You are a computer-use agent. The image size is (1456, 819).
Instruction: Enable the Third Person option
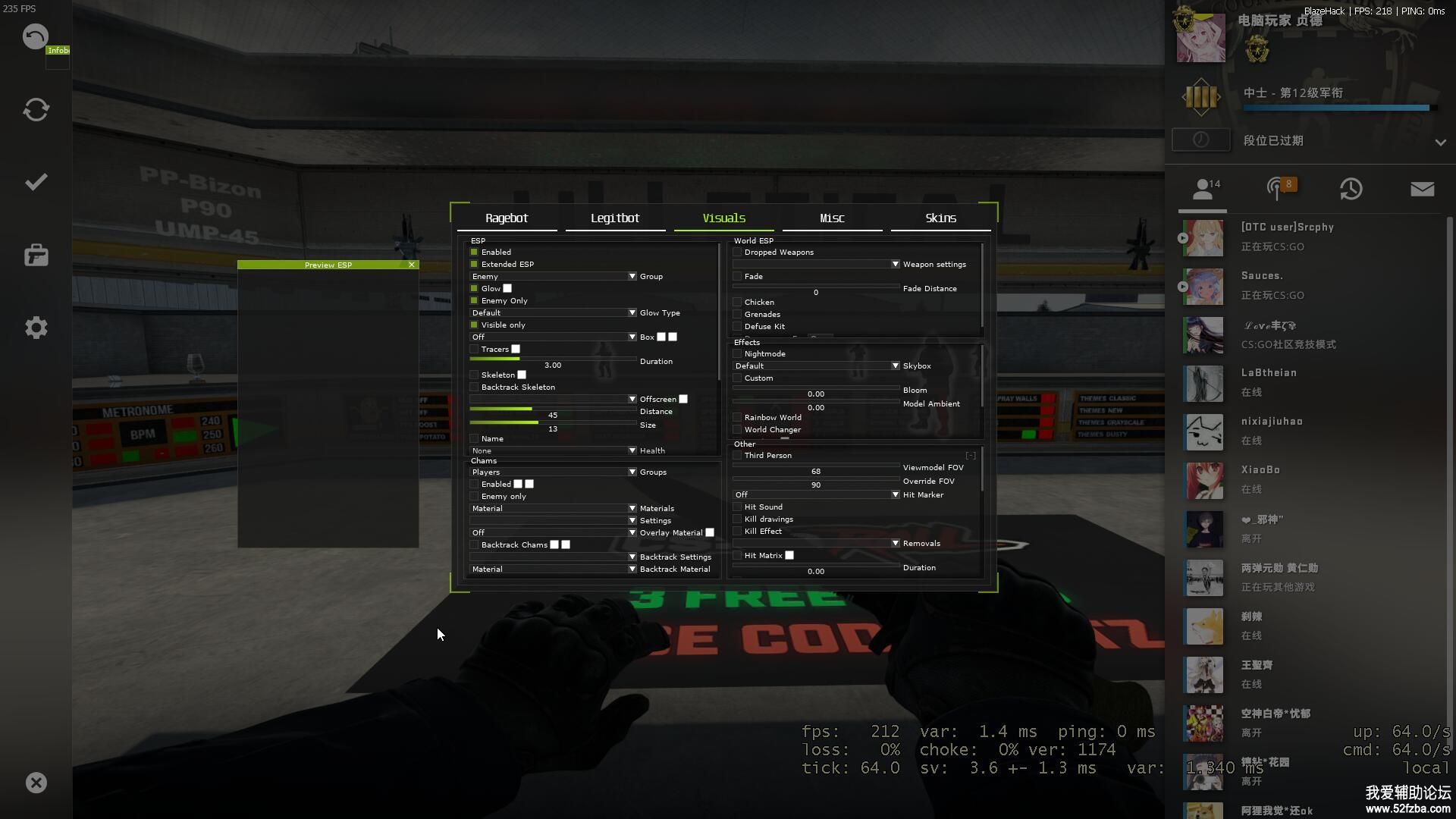(738, 456)
